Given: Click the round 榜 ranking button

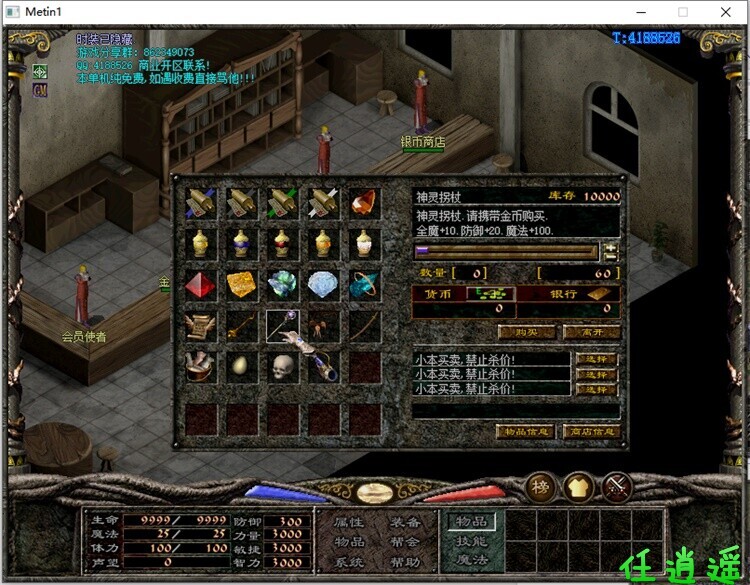Looking at the screenshot, I should [541, 487].
